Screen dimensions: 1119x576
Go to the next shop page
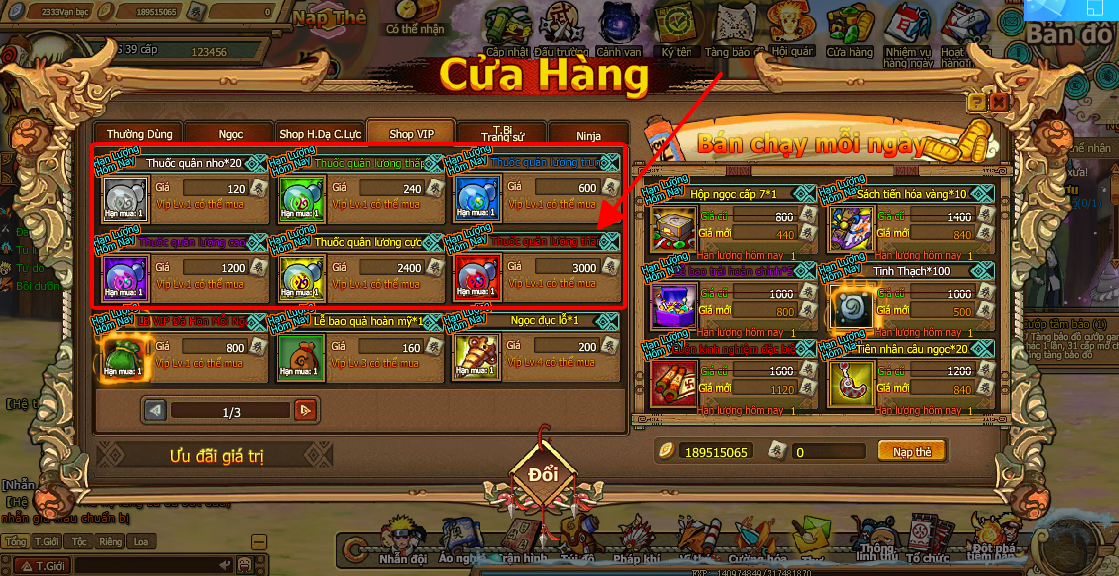[306, 410]
